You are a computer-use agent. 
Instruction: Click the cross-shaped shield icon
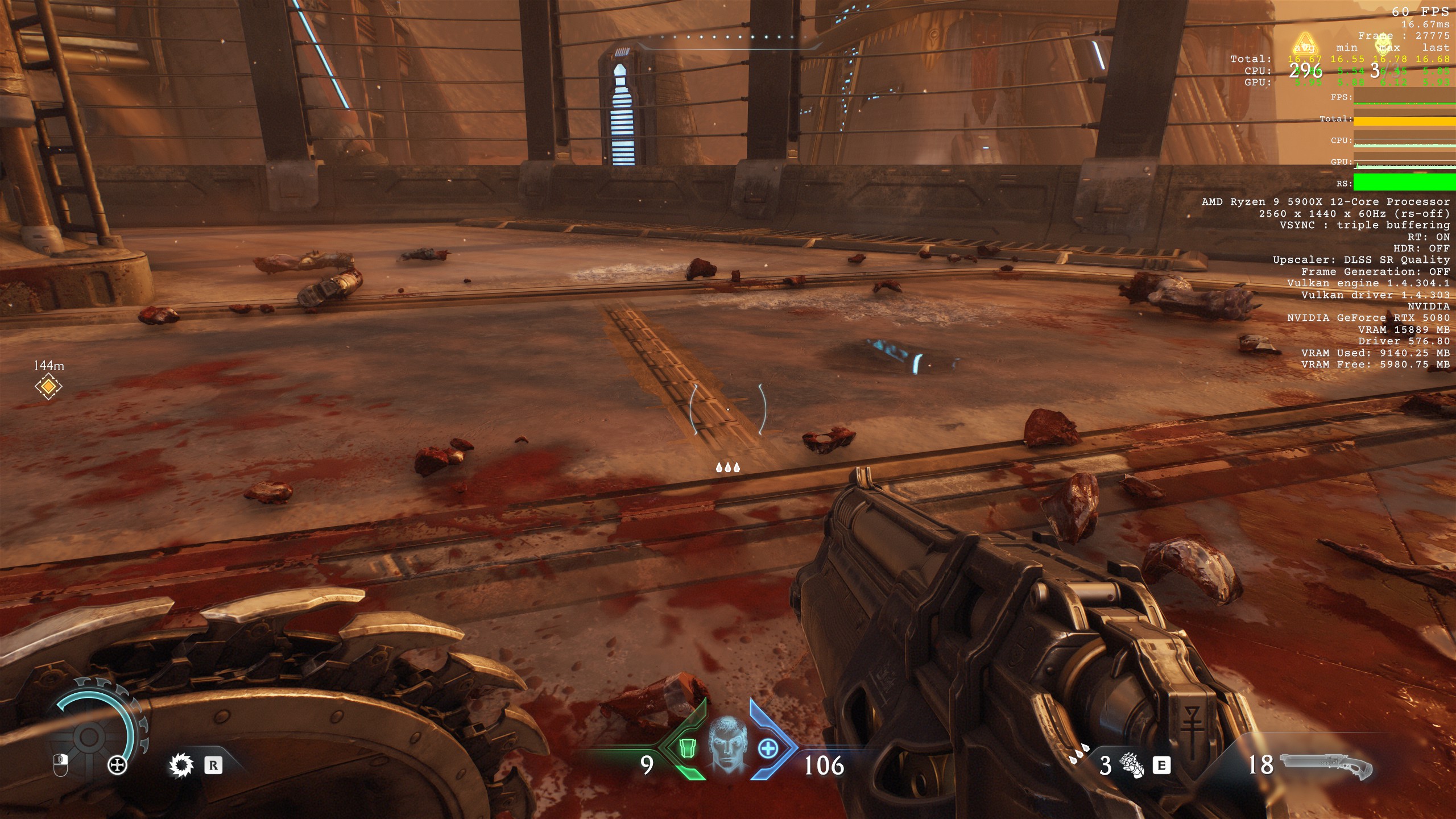tap(117, 766)
